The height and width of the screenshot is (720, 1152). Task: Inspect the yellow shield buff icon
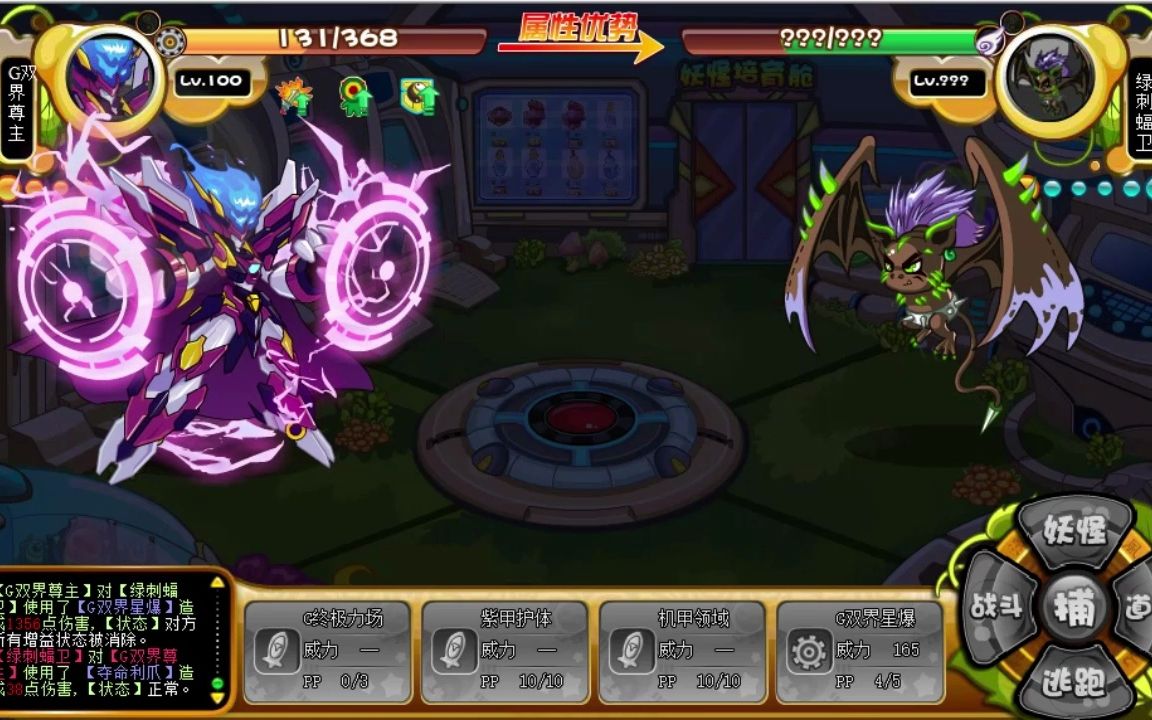pyautogui.click(x=419, y=96)
